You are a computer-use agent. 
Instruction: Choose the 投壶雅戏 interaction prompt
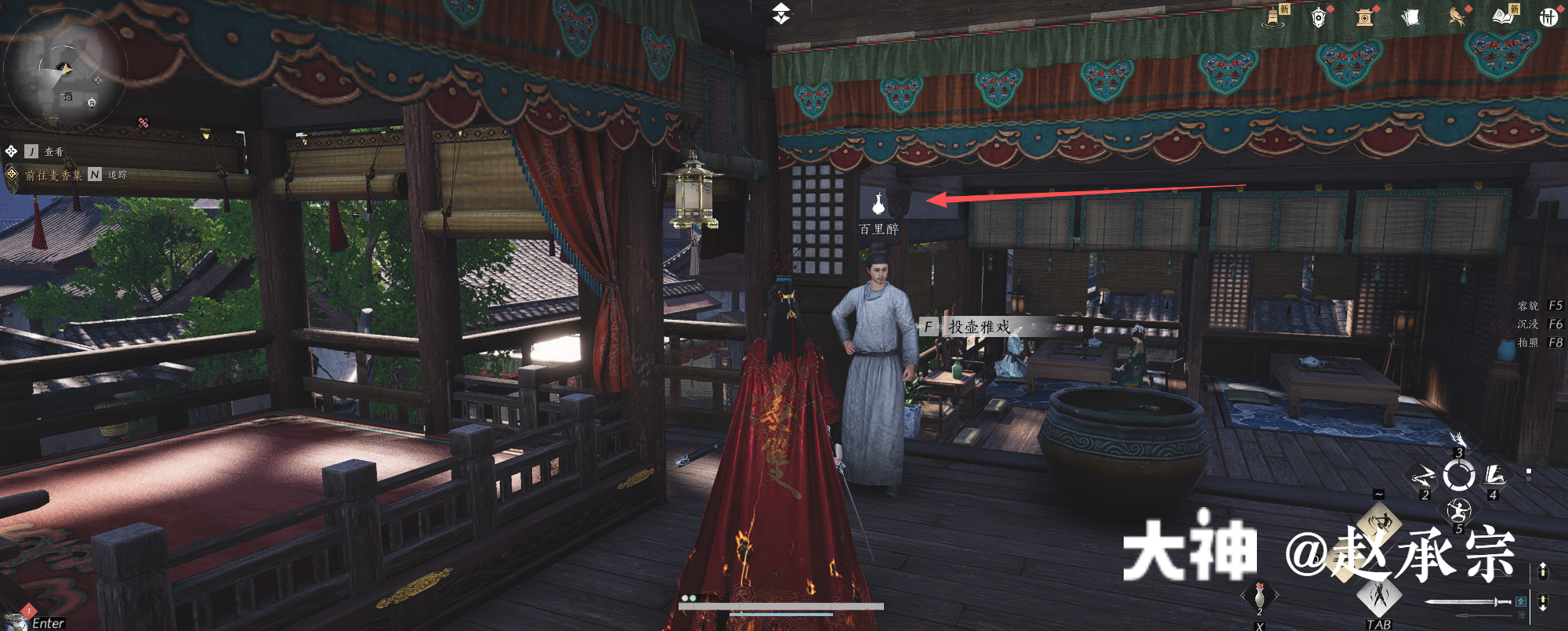979,327
